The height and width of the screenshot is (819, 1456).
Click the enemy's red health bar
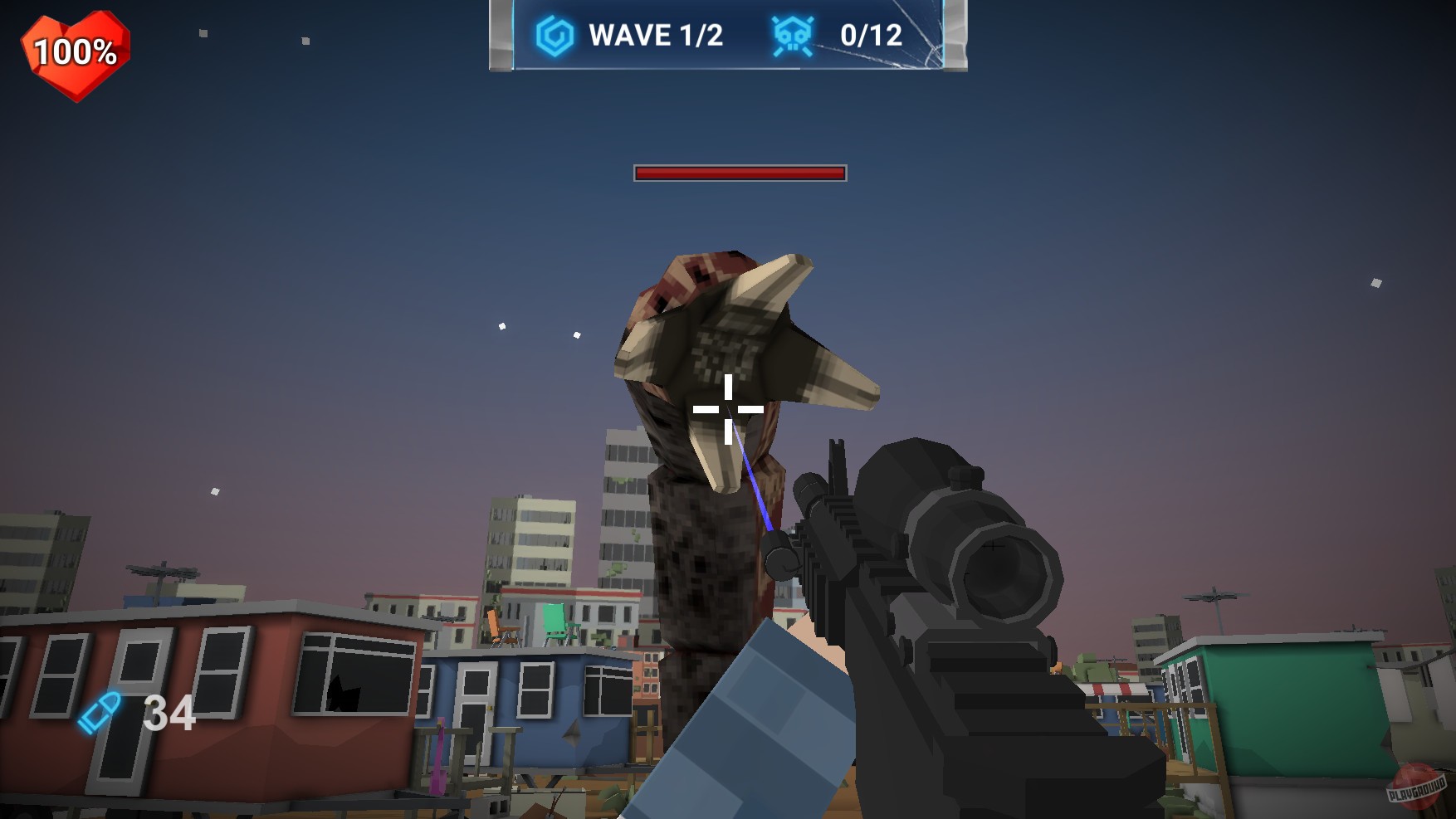(739, 173)
